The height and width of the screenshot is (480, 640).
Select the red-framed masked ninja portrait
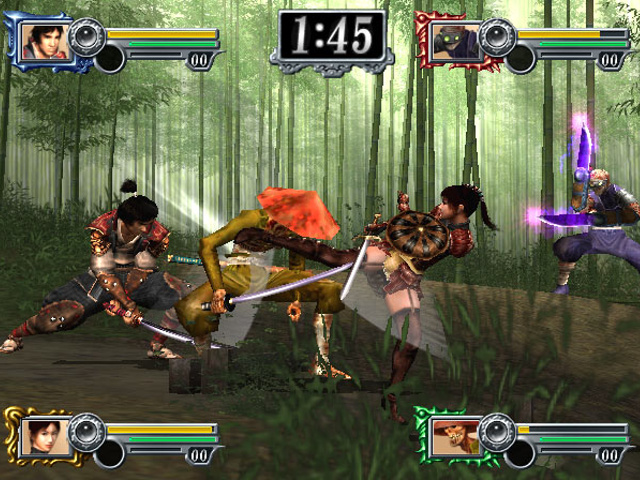pos(453,41)
